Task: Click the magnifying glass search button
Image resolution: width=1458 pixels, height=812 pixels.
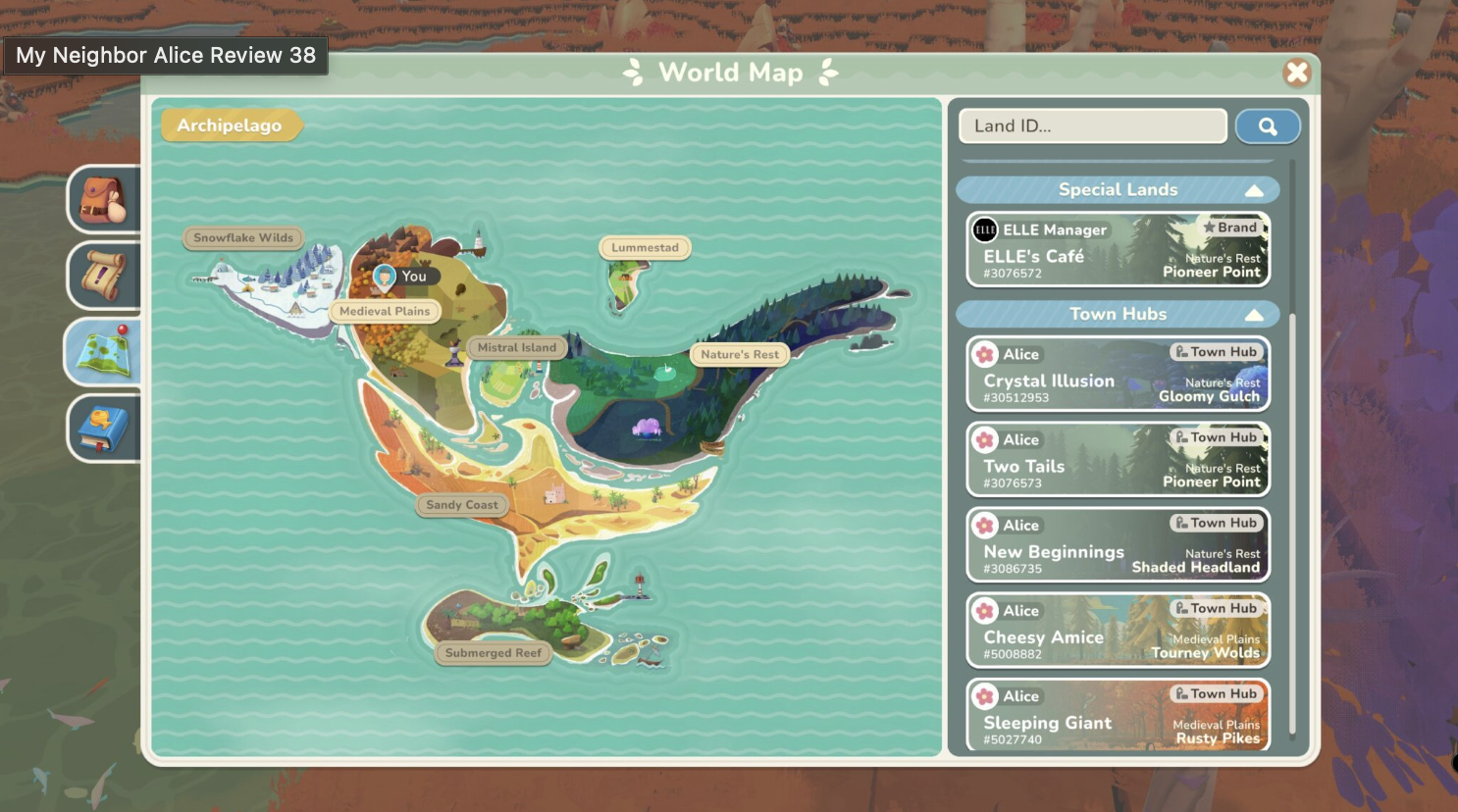Action: [x=1268, y=127]
